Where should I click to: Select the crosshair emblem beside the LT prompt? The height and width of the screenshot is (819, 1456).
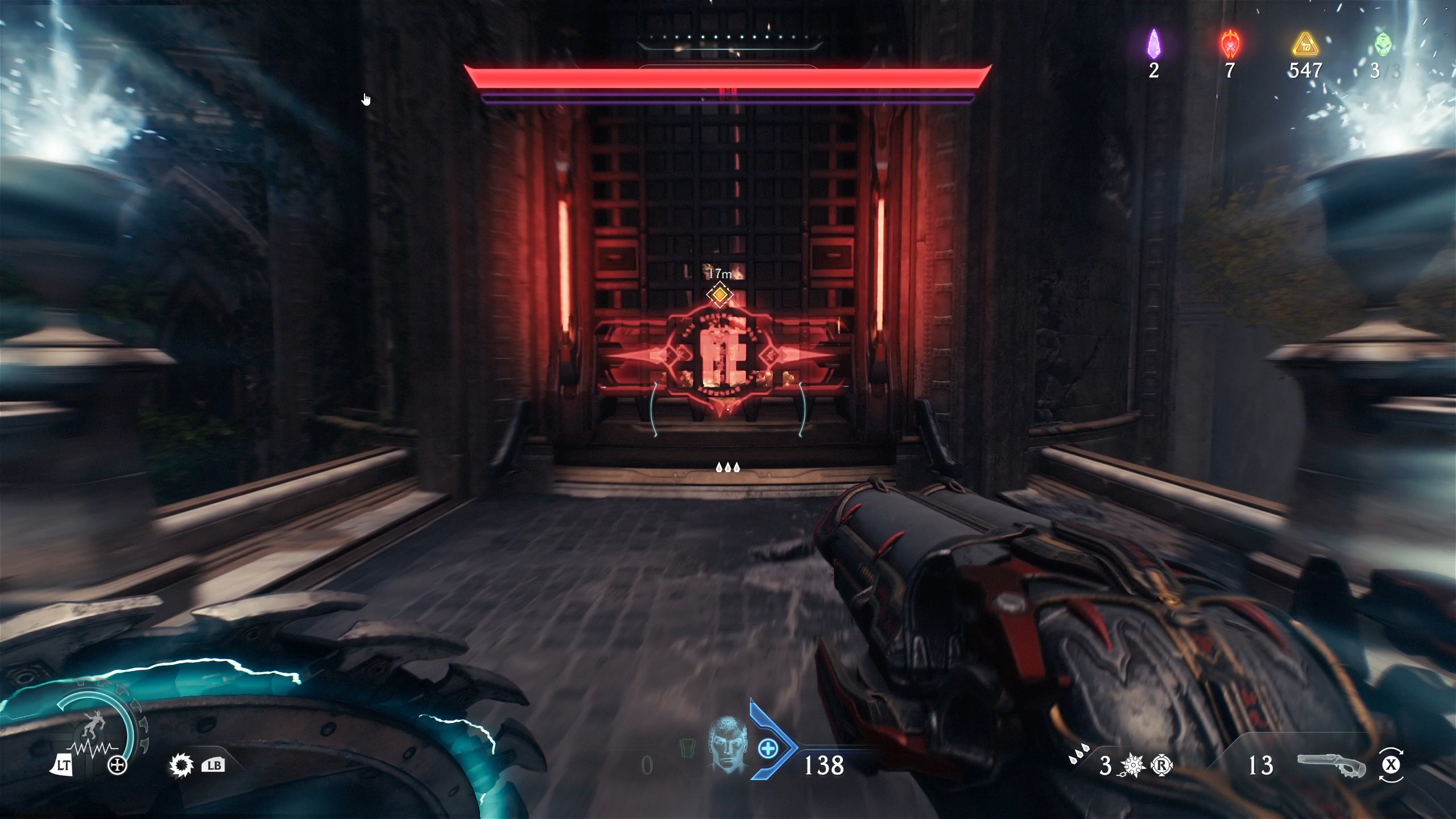coord(117,765)
